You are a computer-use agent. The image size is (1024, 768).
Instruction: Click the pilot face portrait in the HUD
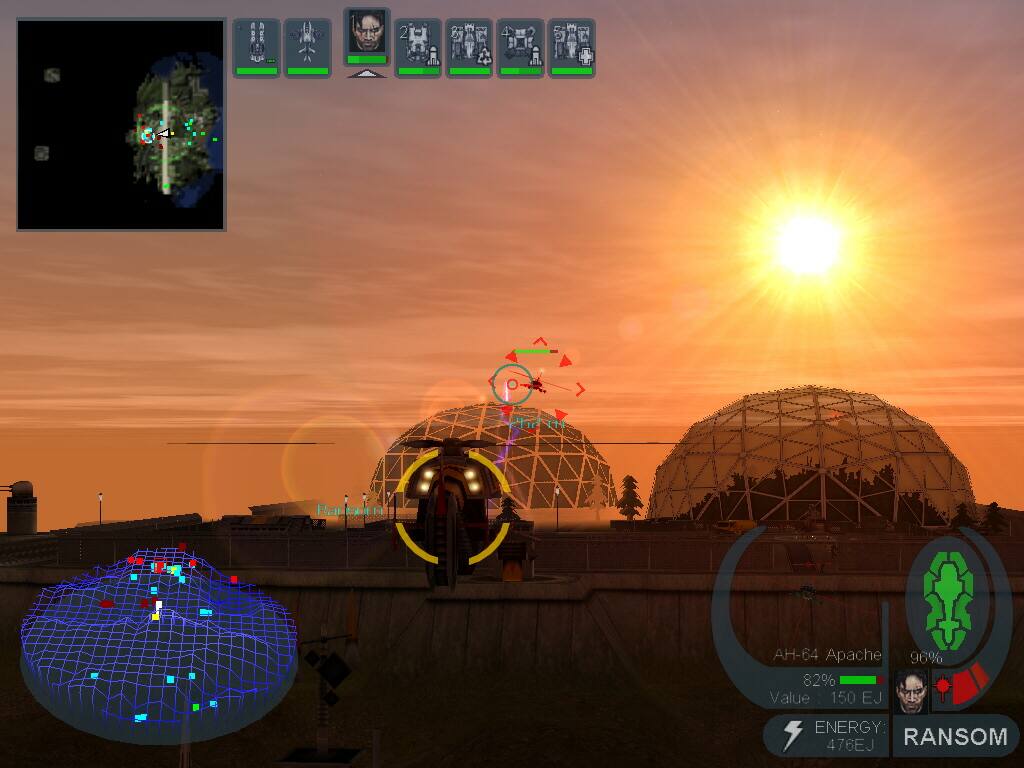pyautogui.click(x=911, y=691)
